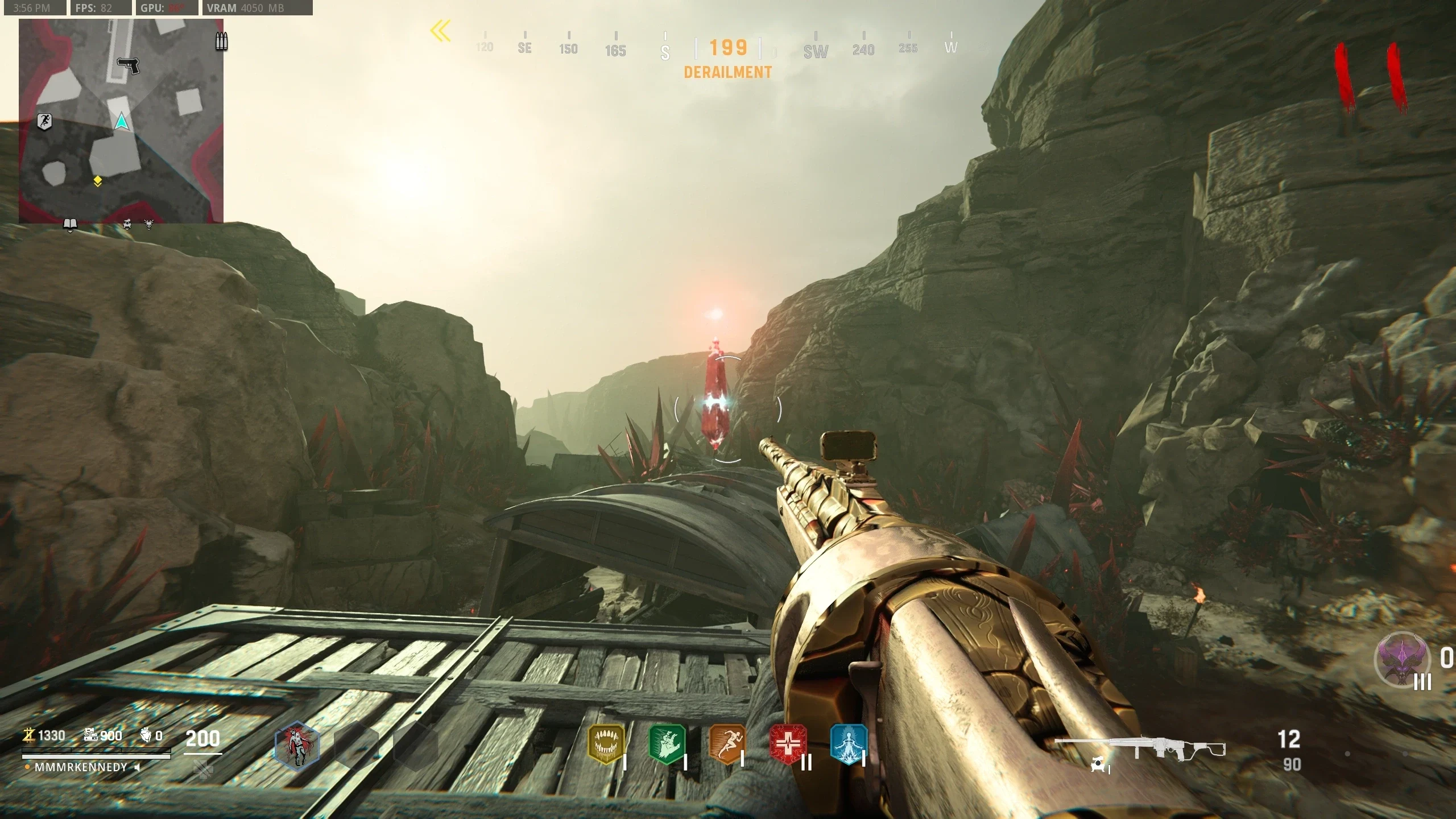Click the MMMRKENNEDY player name tag

click(x=81, y=767)
